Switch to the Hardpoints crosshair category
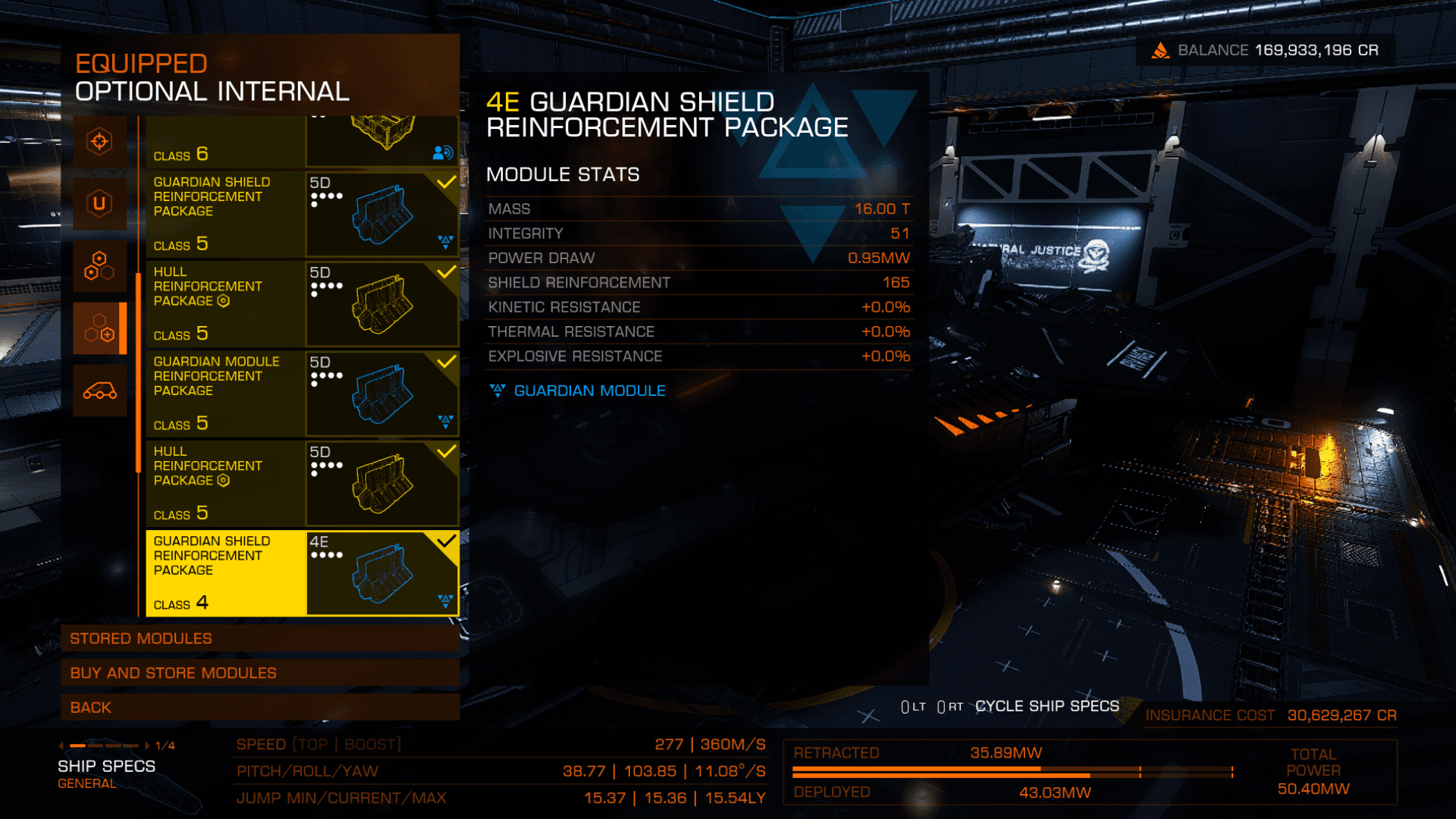This screenshot has height=819, width=1456. click(99, 142)
